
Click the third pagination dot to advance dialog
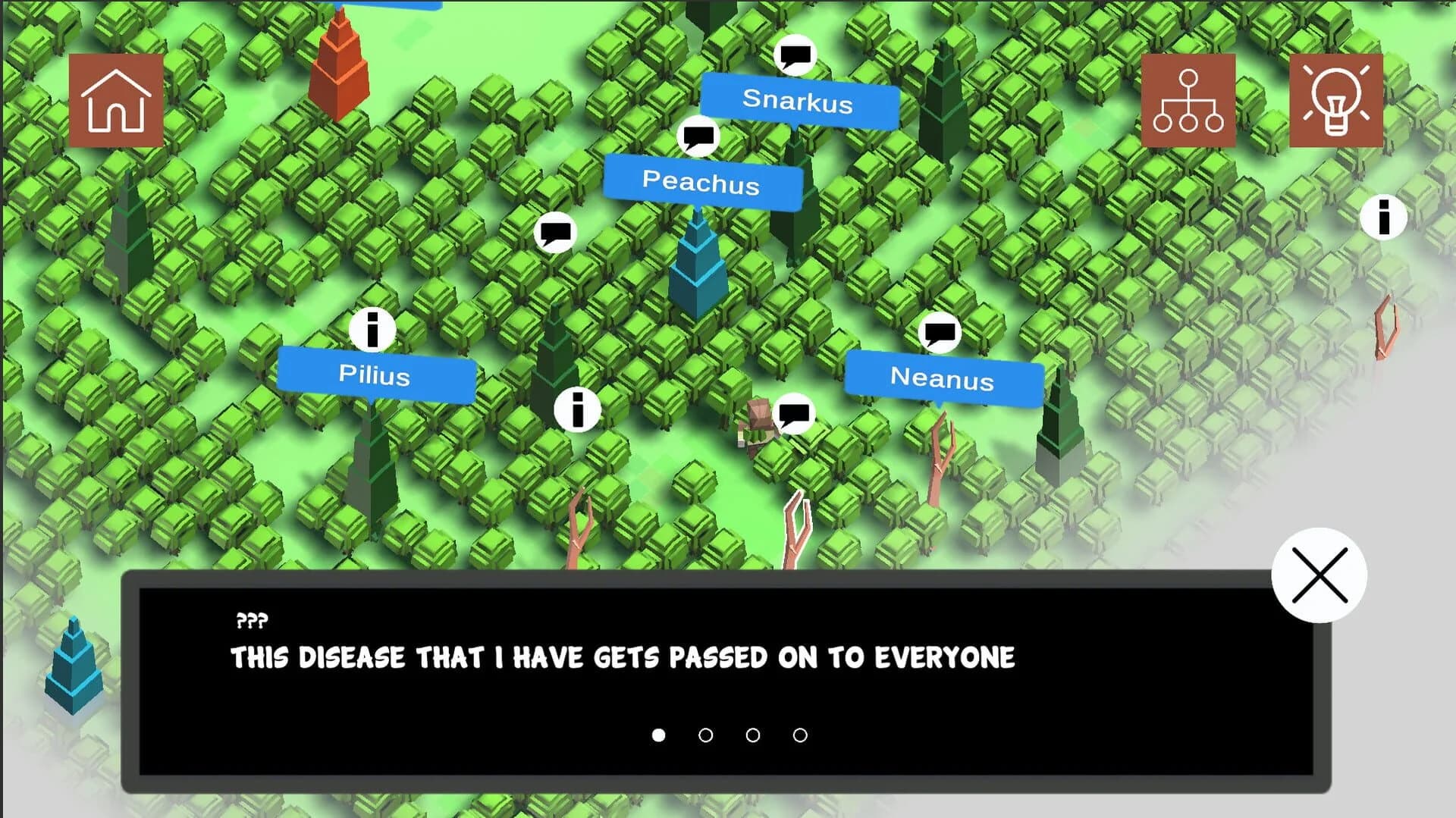point(752,735)
